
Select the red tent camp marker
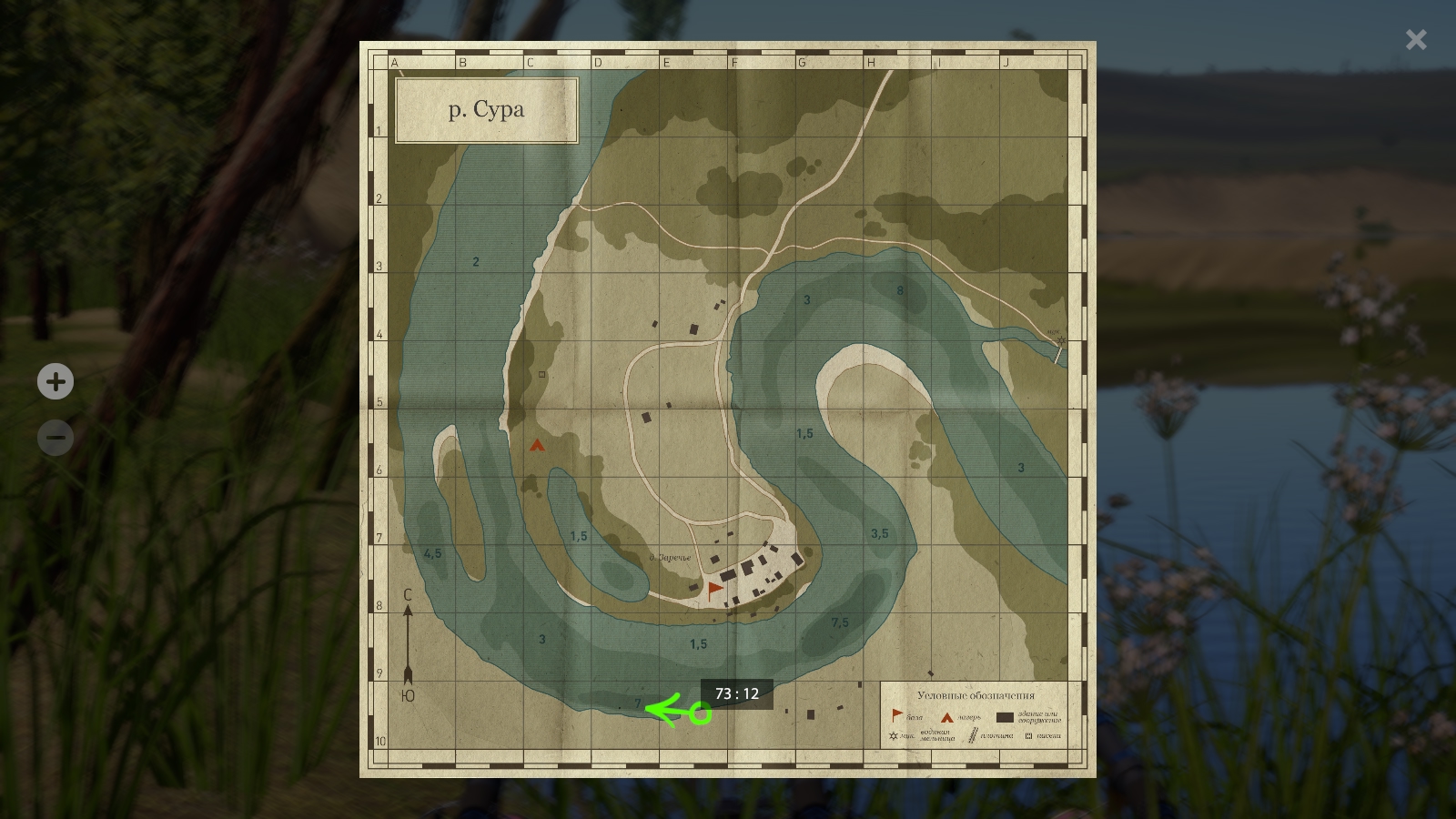[537, 445]
